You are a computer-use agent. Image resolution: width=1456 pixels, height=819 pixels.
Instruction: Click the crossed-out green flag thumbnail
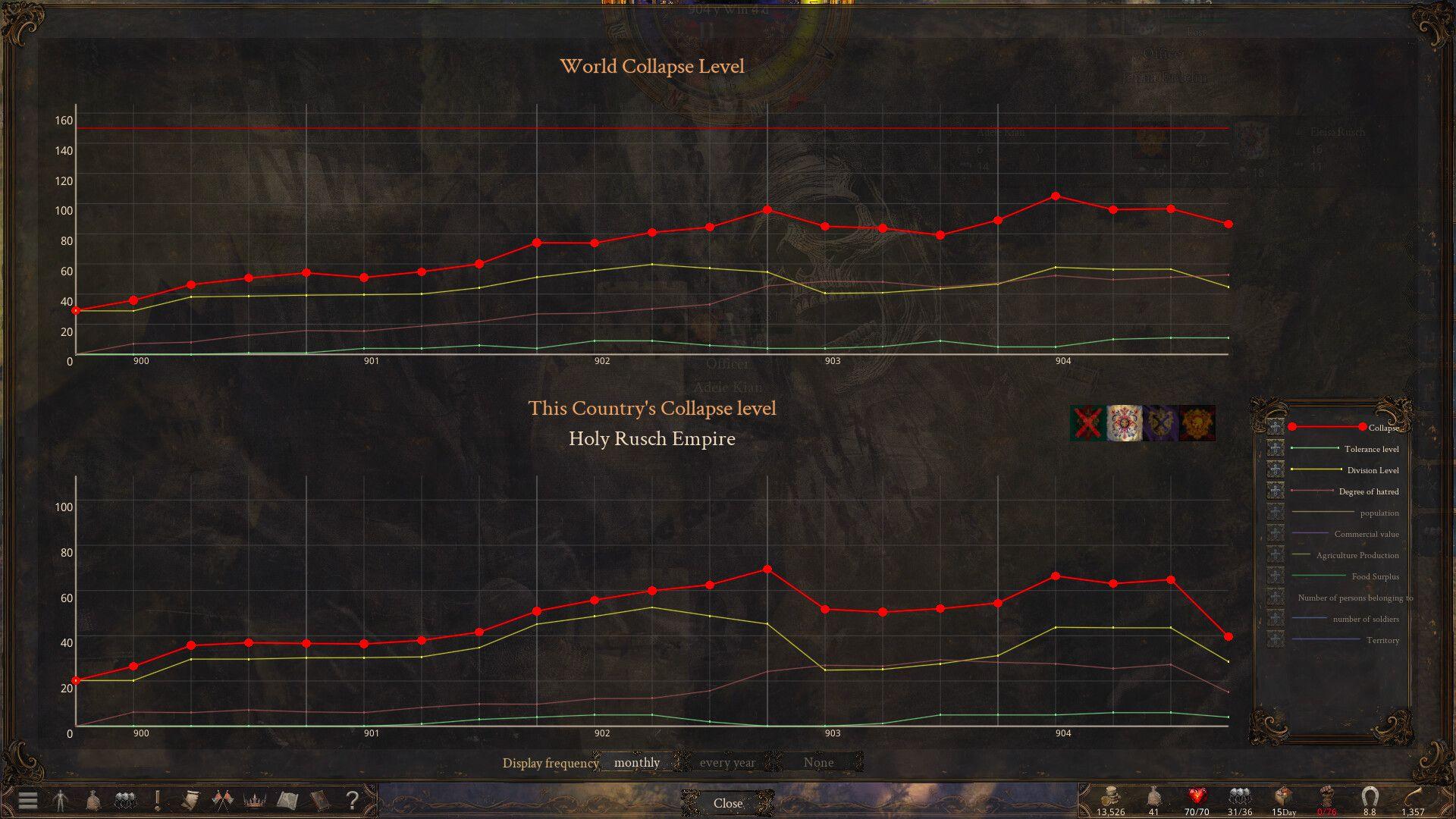click(1086, 424)
